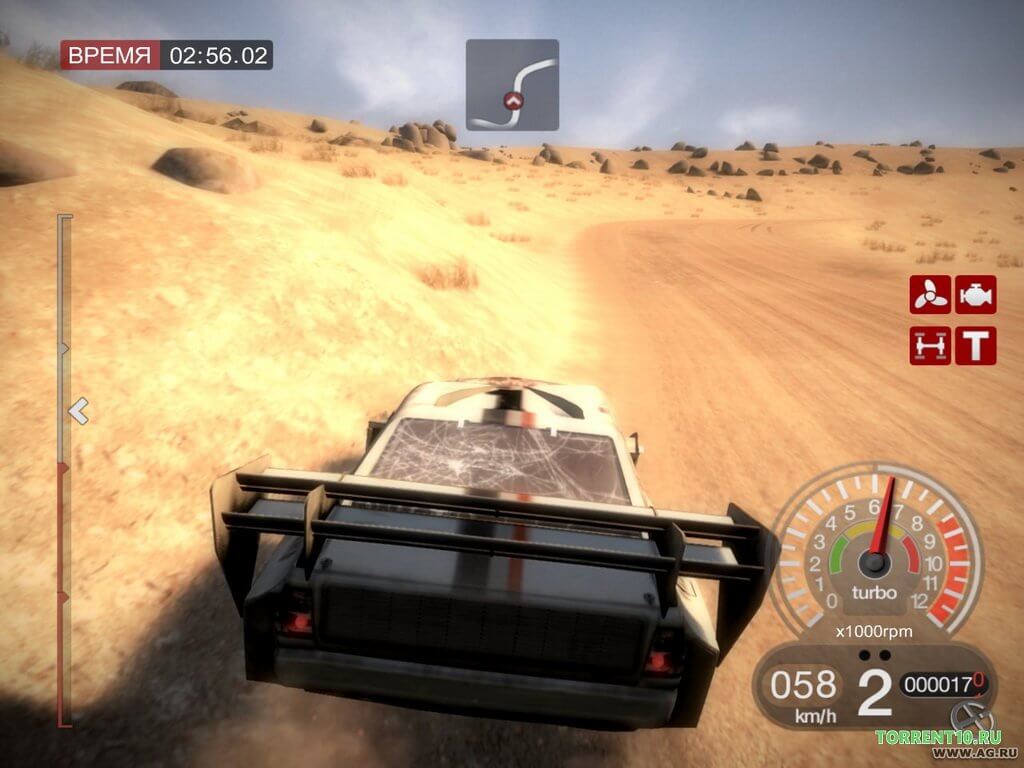
Task: Select the turbo T damage icon
Action: [x=975, y=345]
